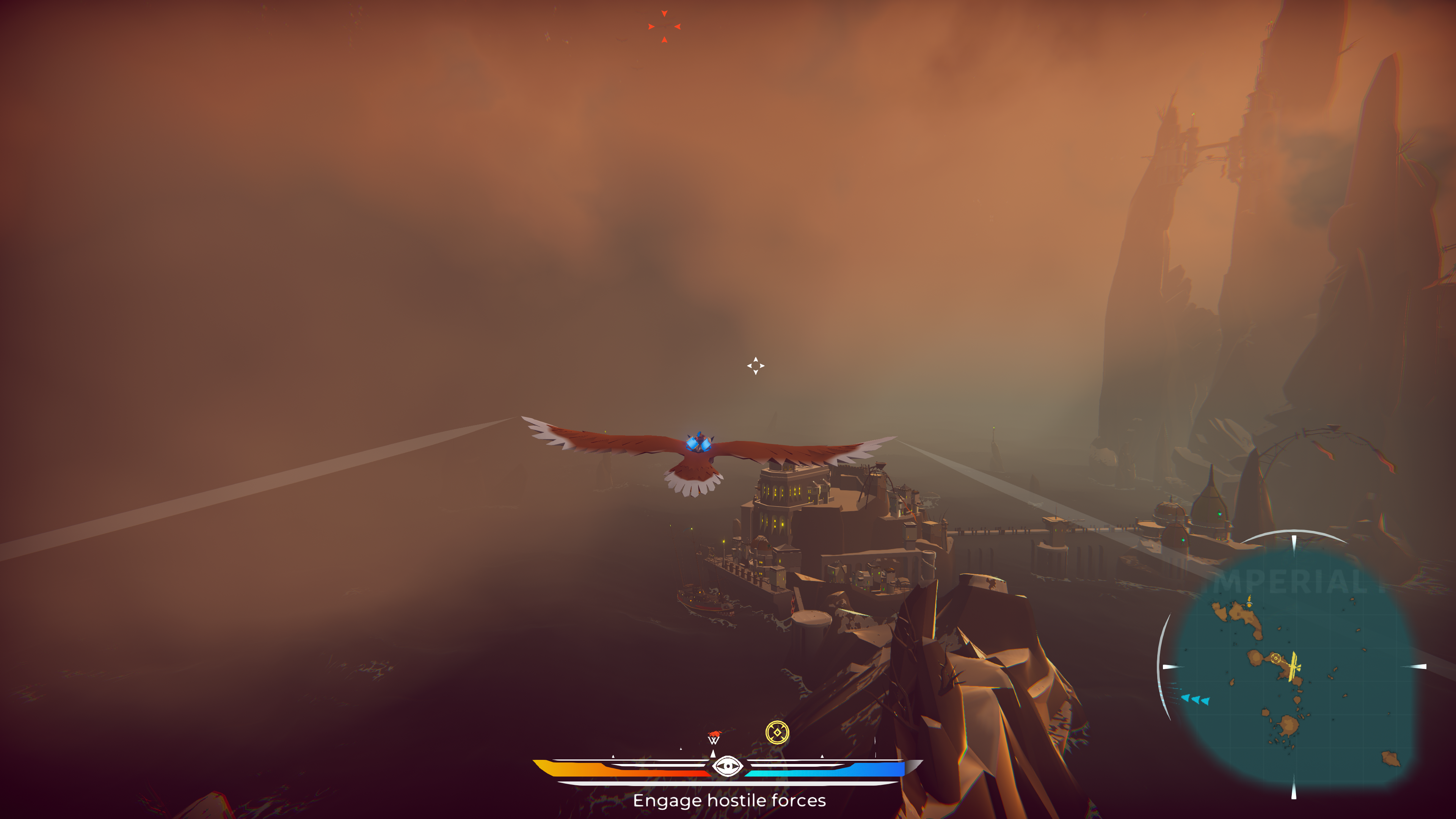
Task: Select the yellow objective marker on the compass
Action: click(777, 733)
